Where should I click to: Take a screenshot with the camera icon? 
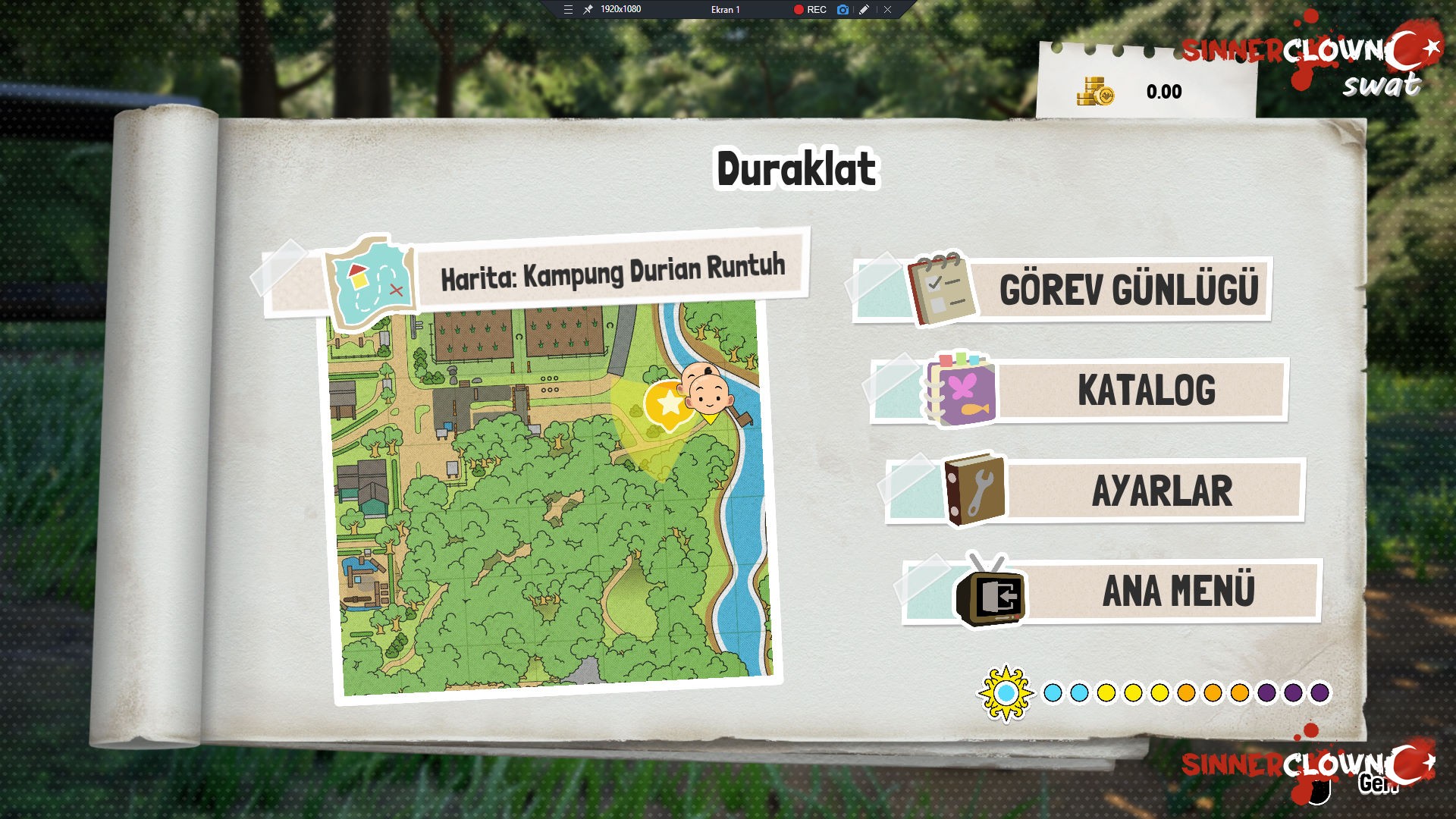843,10
